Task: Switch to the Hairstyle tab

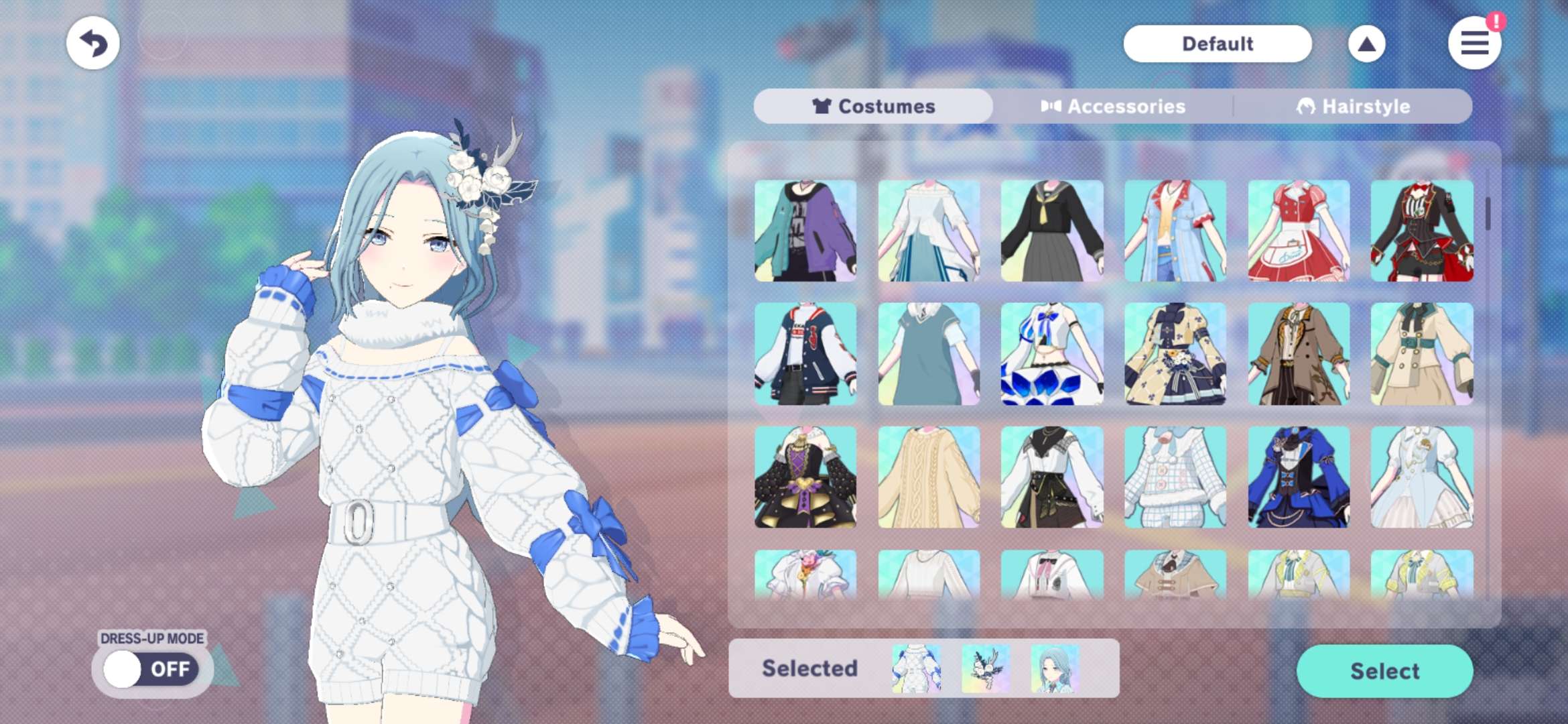Action: click(1353, 107)
